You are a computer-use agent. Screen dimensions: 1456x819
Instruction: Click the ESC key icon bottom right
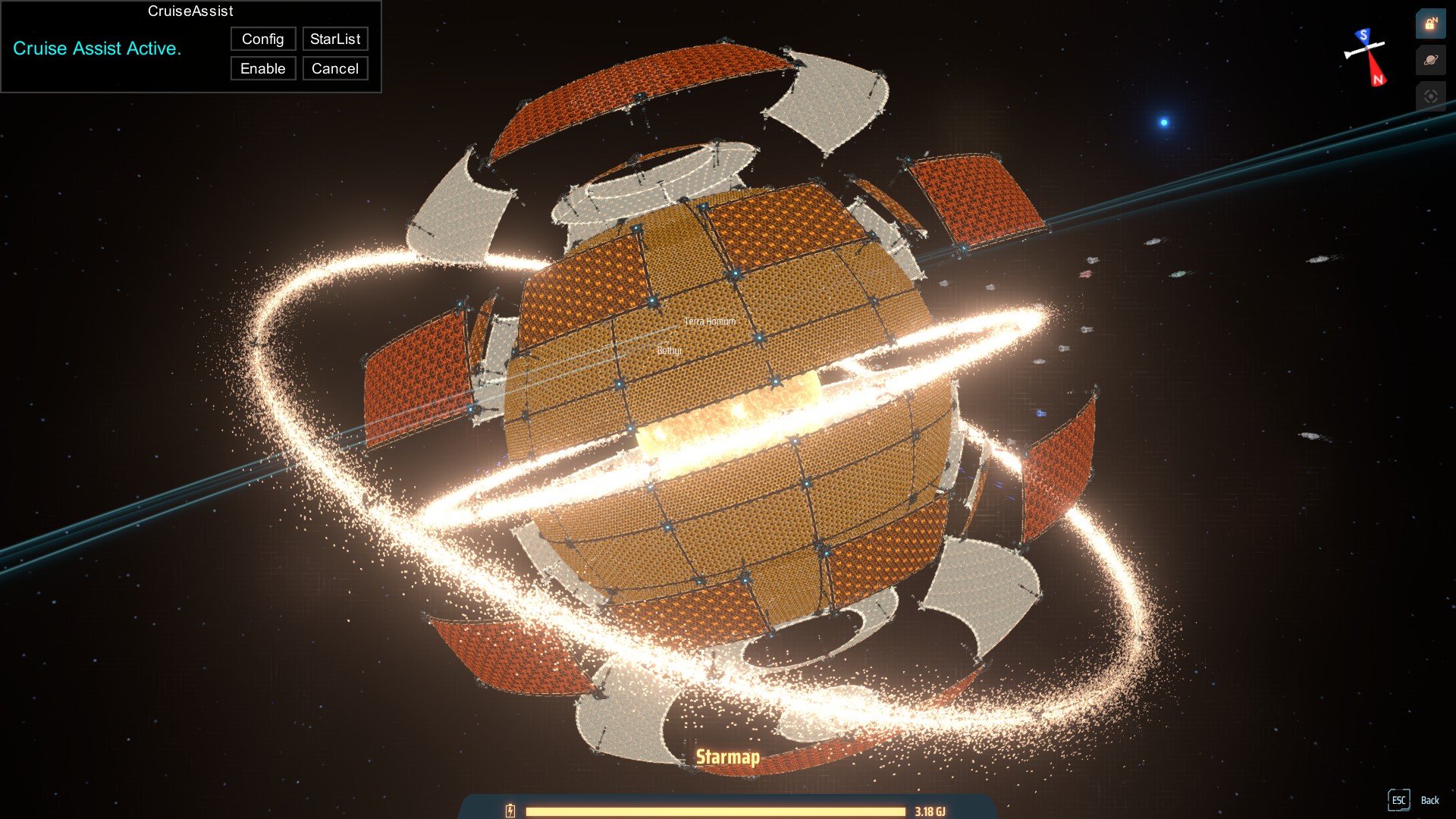(x=1399, y=800)
